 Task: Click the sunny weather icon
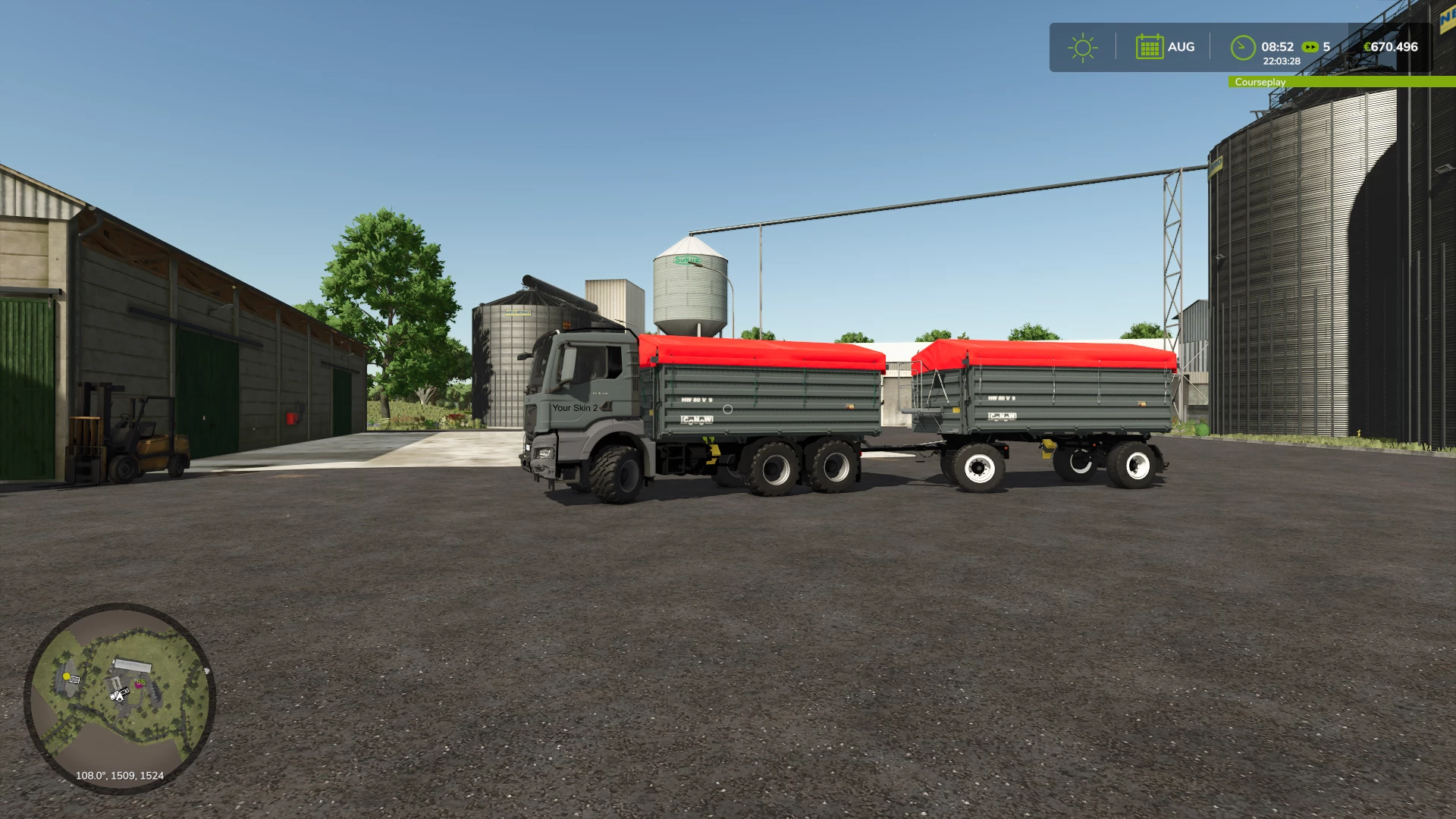click(1082, 47)
